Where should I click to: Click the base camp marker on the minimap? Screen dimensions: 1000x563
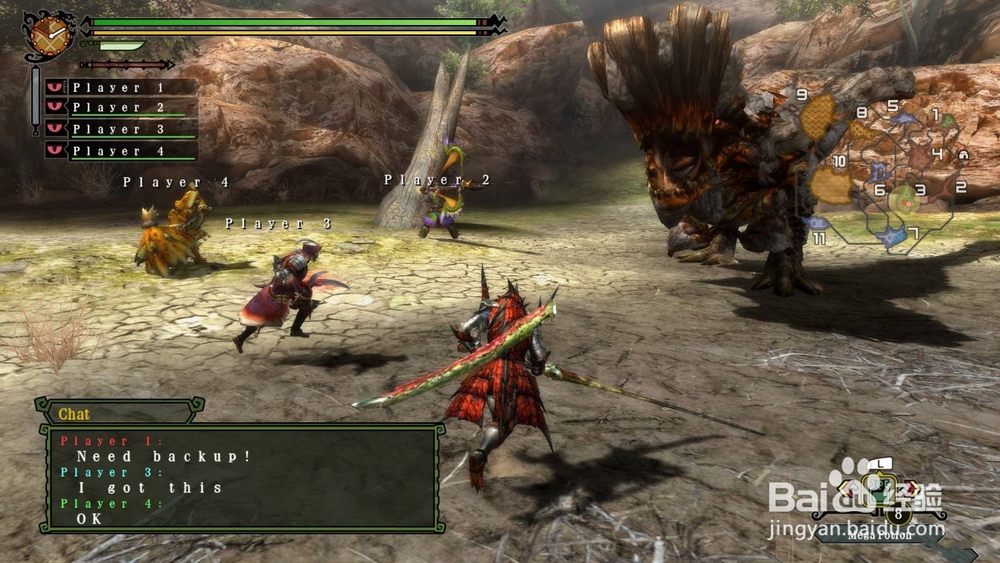[963, 155]
